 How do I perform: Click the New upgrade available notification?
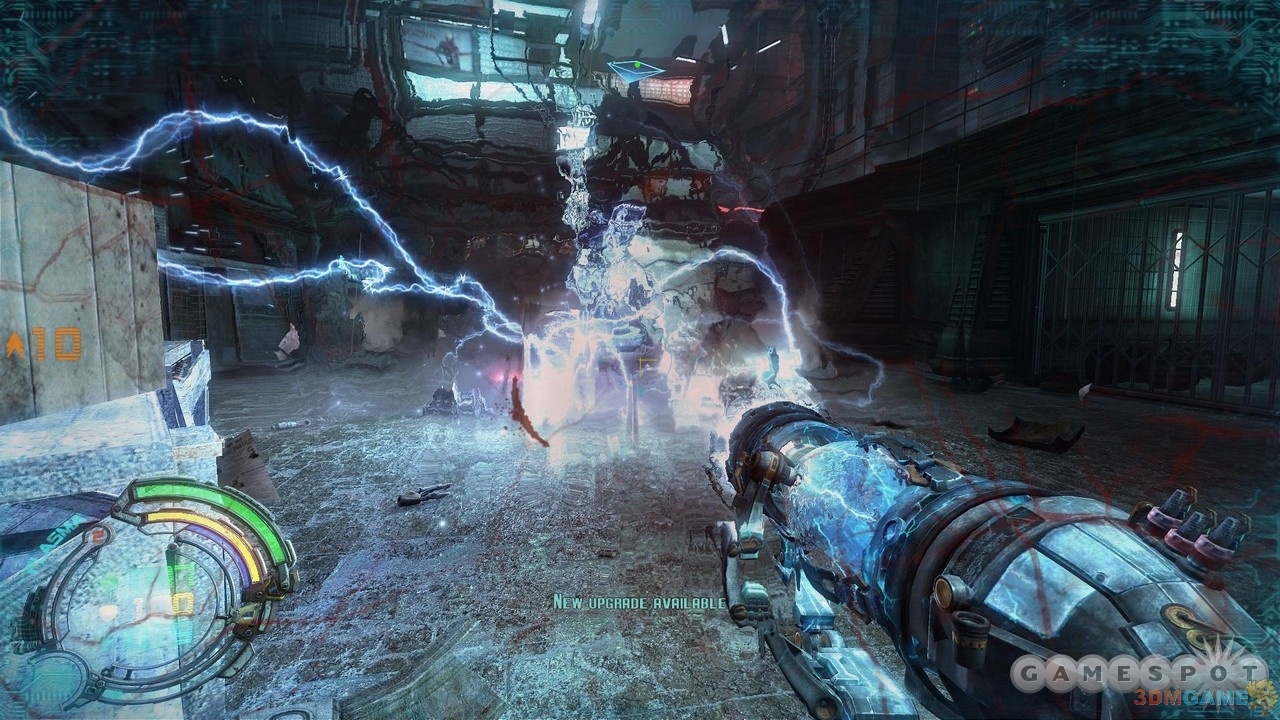pos(640,602)
